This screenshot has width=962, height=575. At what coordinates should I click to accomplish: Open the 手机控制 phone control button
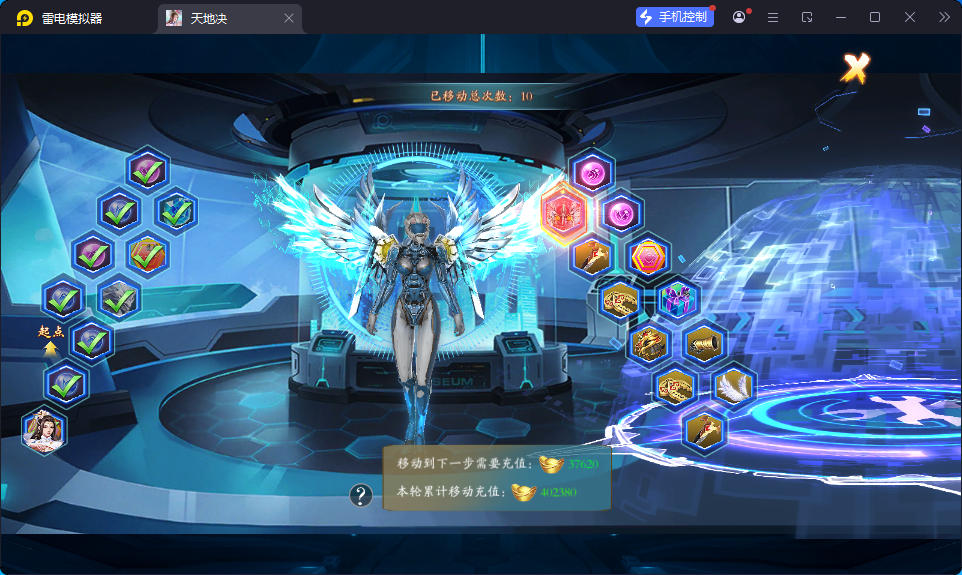pos(674,17)
